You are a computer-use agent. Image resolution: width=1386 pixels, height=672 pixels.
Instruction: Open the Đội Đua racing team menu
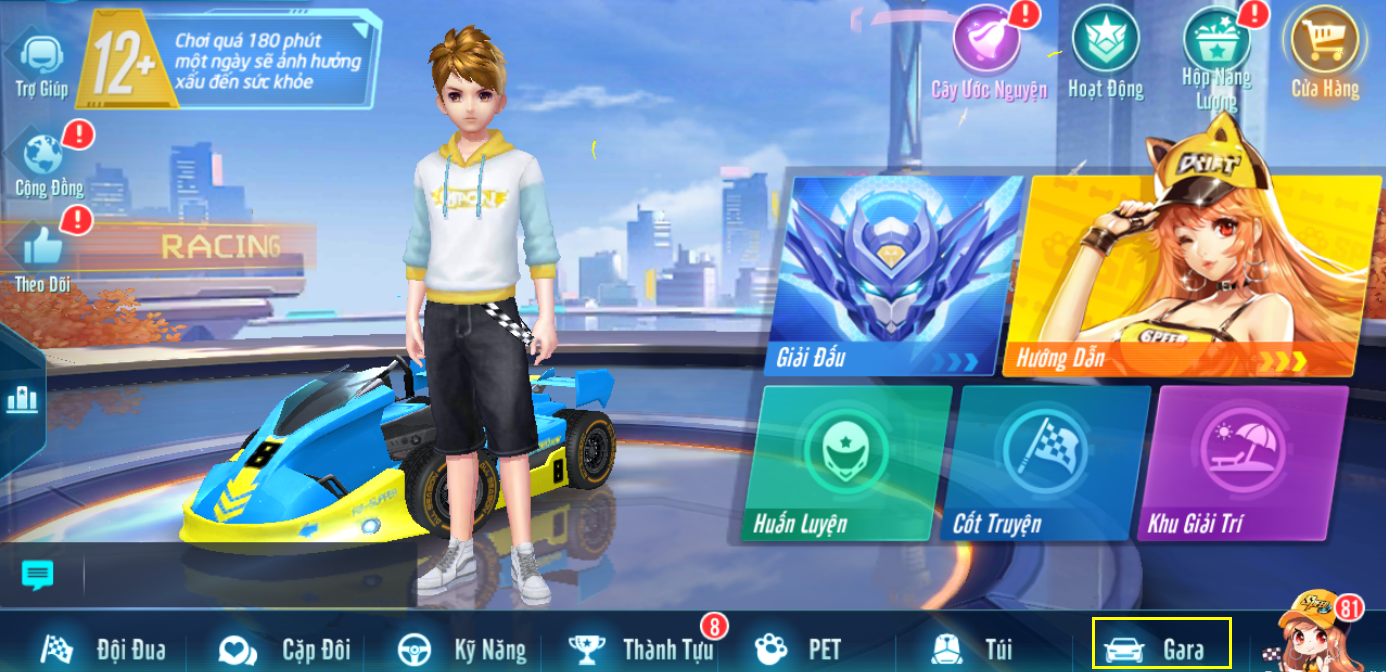click(x=103, y=650)
